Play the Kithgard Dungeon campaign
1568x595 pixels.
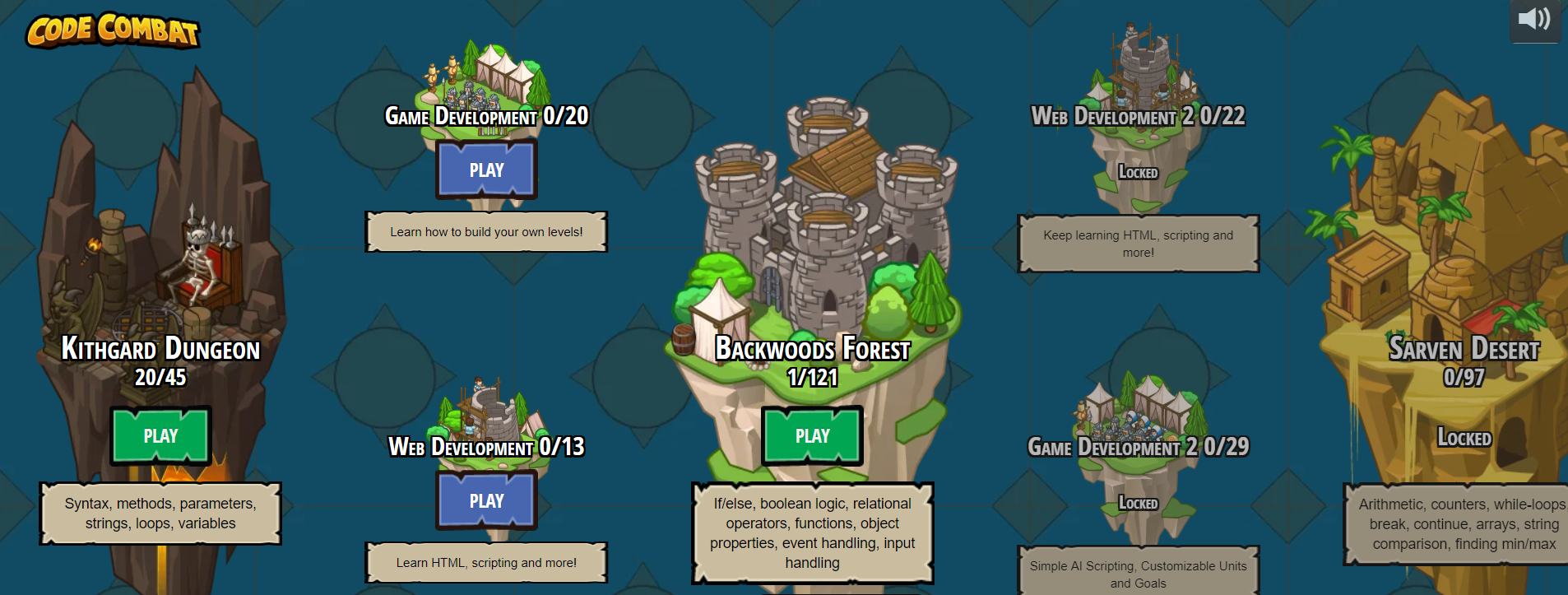pyautogui.click(x=160, y=435)
